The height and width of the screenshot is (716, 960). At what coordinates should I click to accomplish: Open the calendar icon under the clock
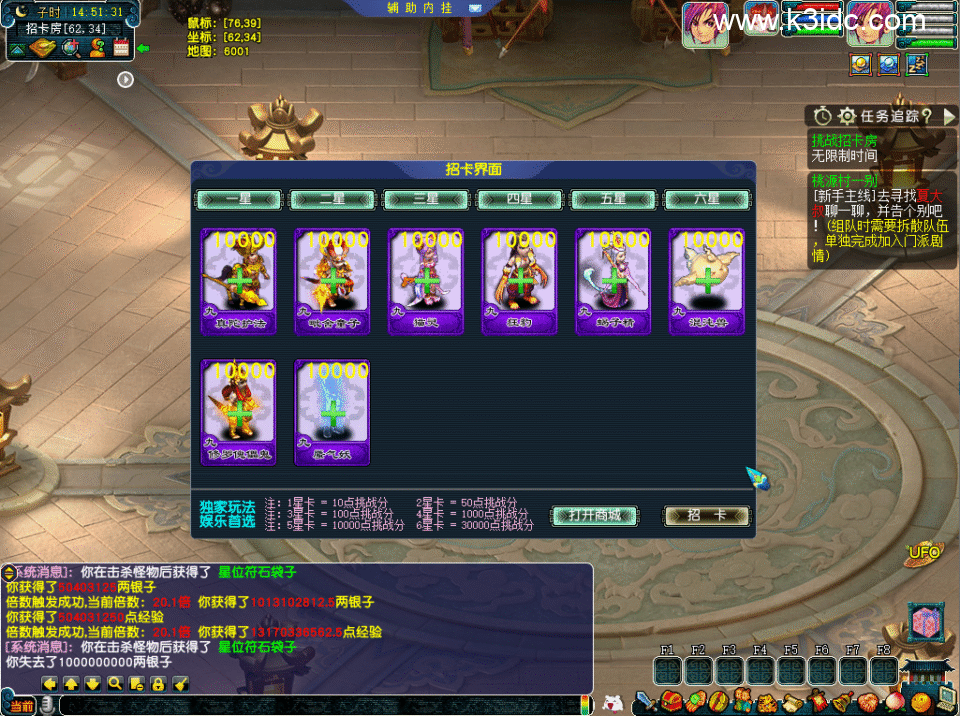click(122, 46)
